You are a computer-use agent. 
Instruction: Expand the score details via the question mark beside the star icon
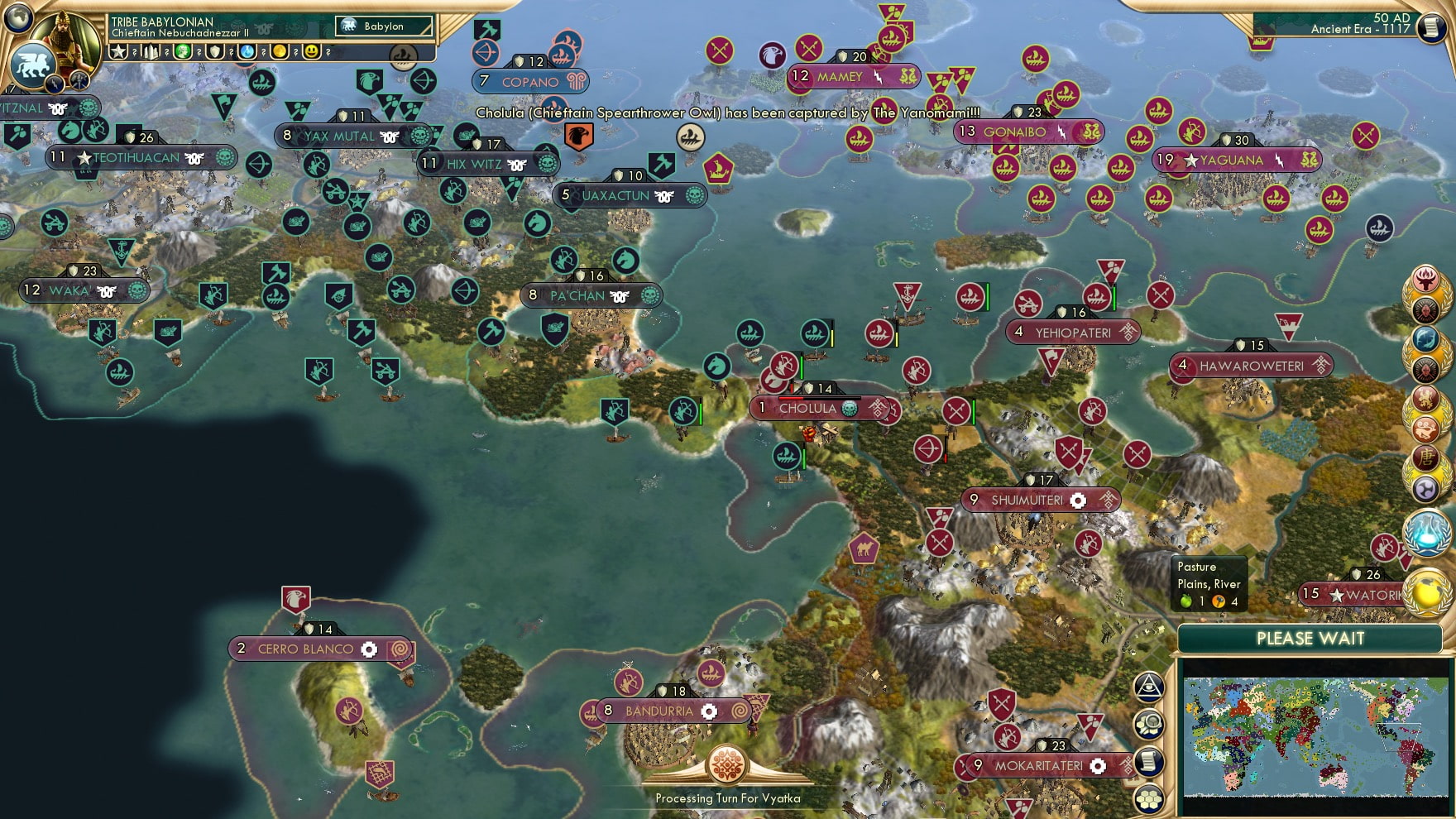(x=134, y=51)
